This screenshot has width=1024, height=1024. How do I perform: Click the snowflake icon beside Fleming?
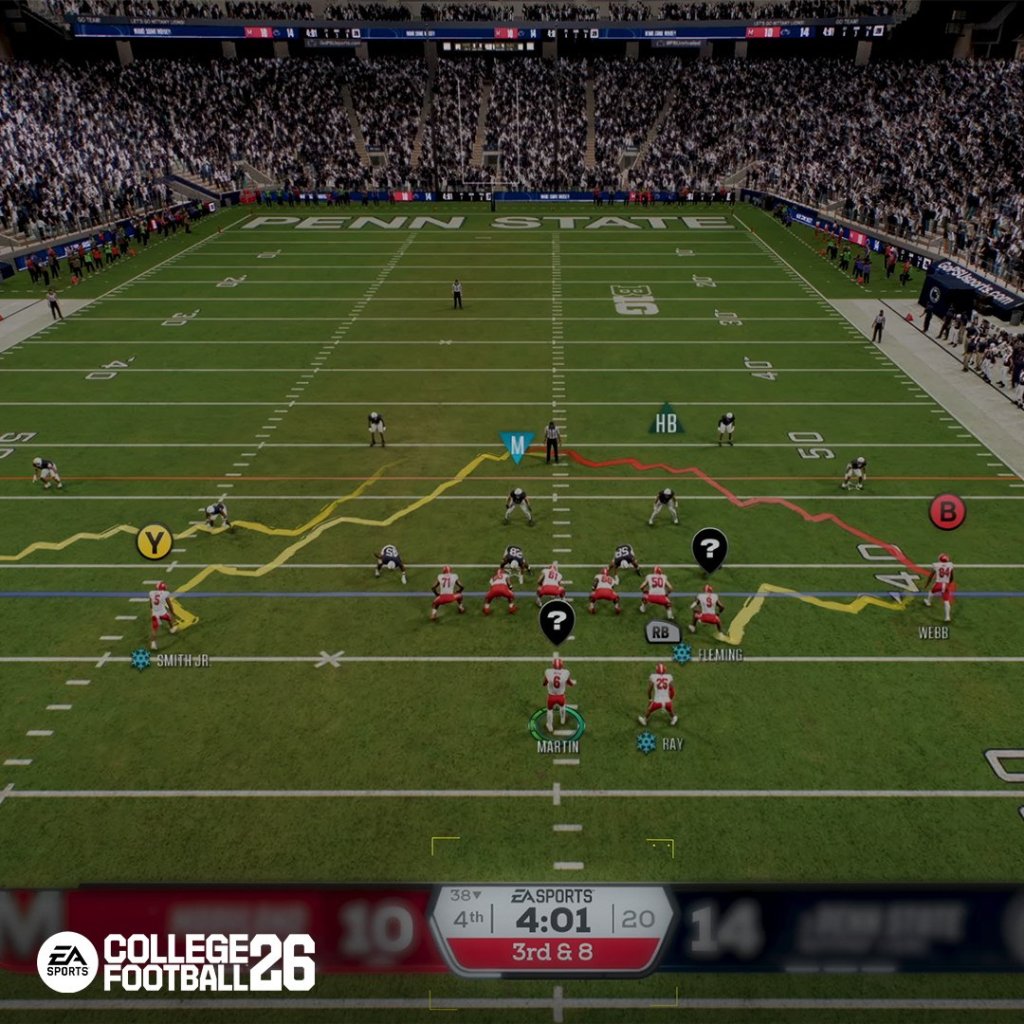point(682,654)
